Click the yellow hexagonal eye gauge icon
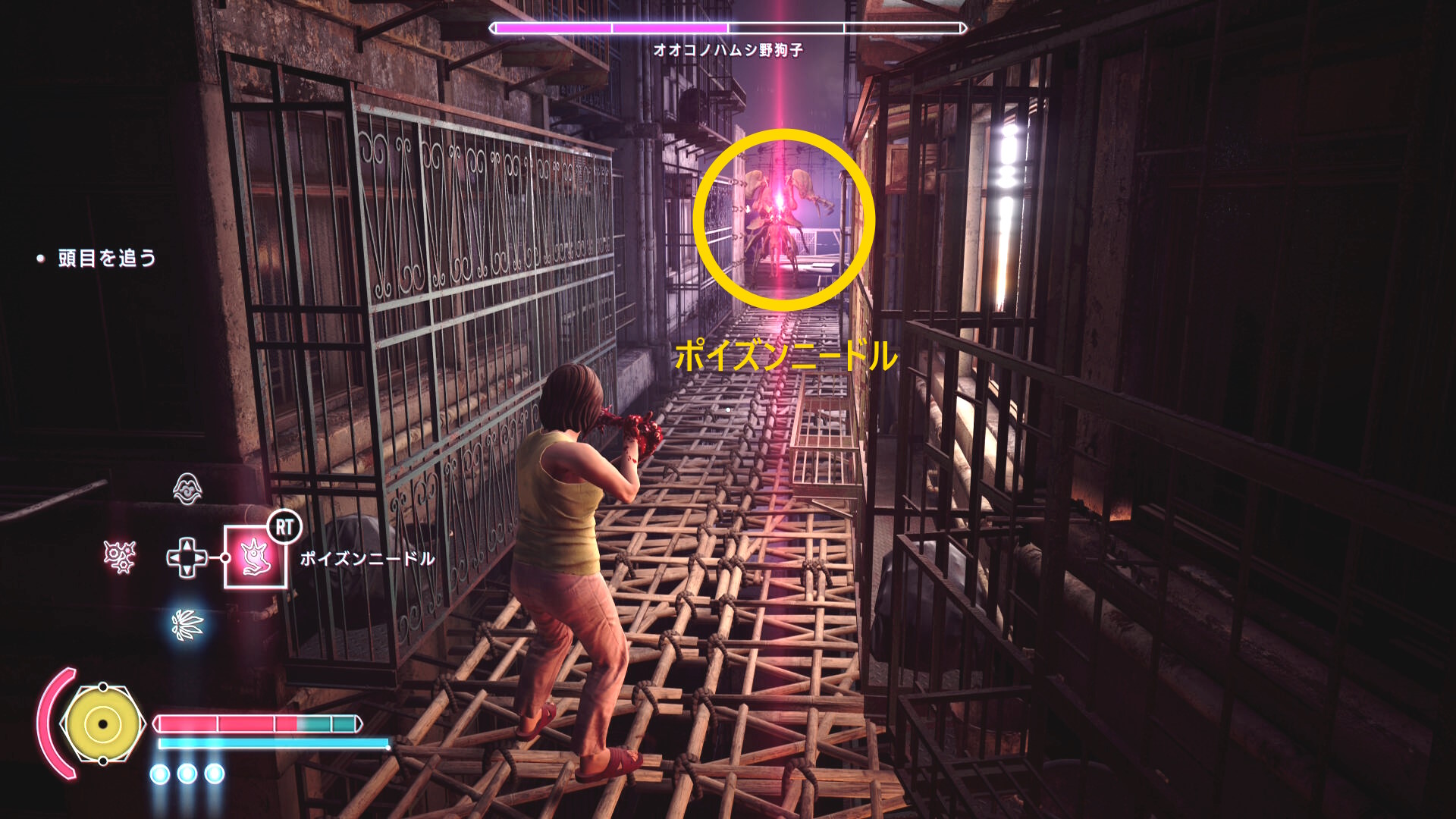 point(102,723)
